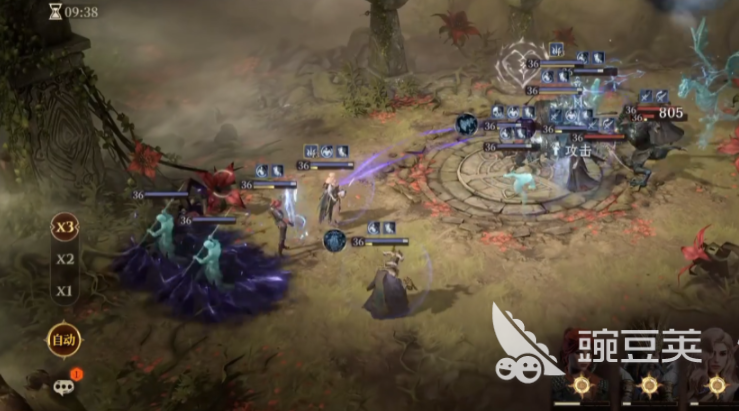Set battle speed to X1

click(65, 291)
